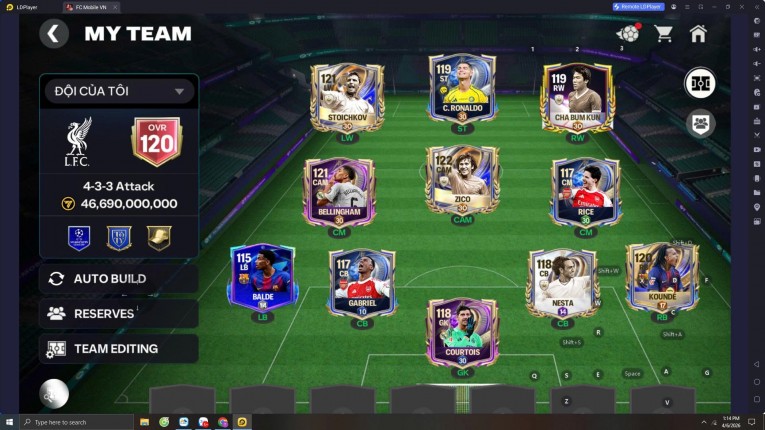The height and width of the screenshot is (430, 765).
Task: Return to the home screen
Action: [x=698, y=34]
